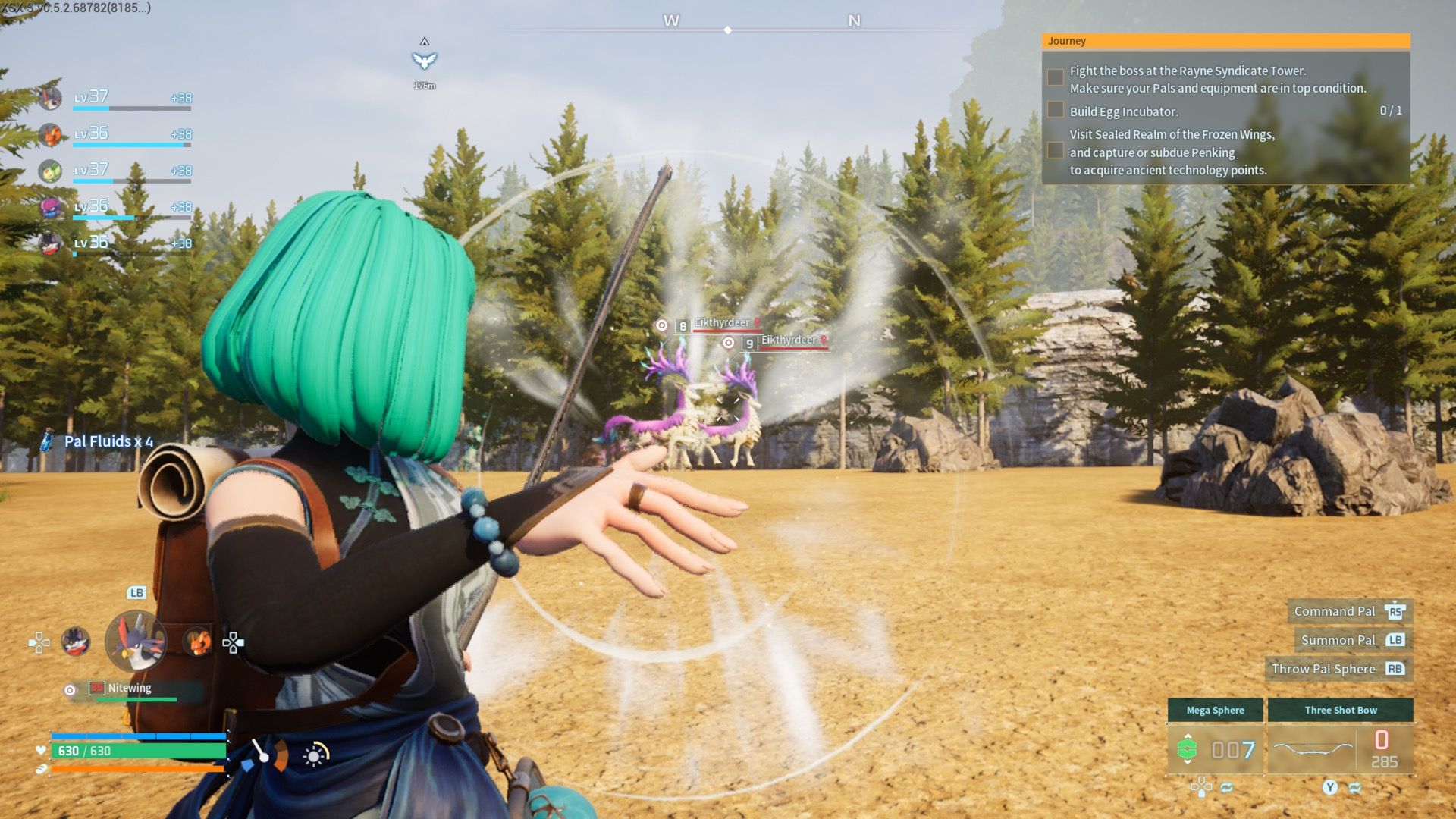Viewport: 1456px width, 819px height.
Task: Check the Build Egg Incubator objective box
Action: coord(1055,110)
